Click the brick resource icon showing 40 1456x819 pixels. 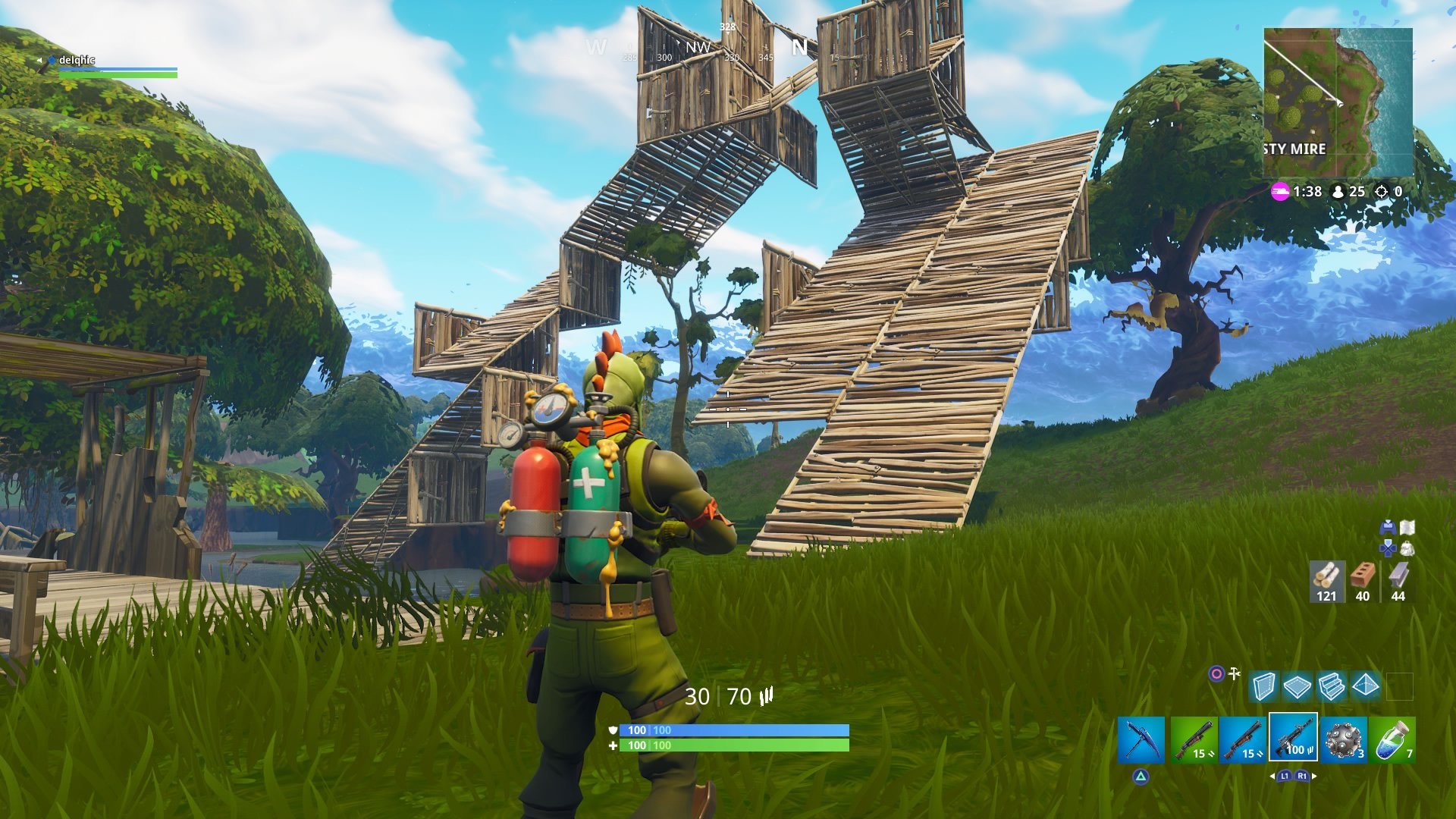point(1363,574)
